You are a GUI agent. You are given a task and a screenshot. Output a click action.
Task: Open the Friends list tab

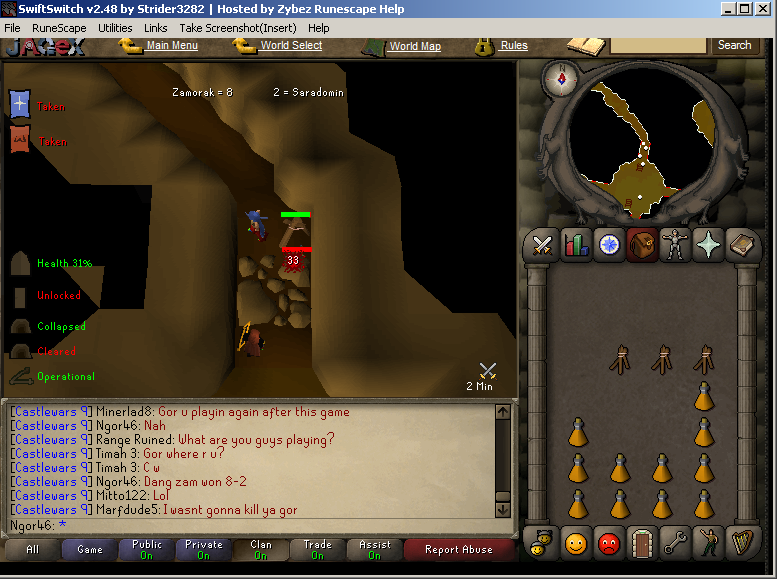tap(576, 543)
